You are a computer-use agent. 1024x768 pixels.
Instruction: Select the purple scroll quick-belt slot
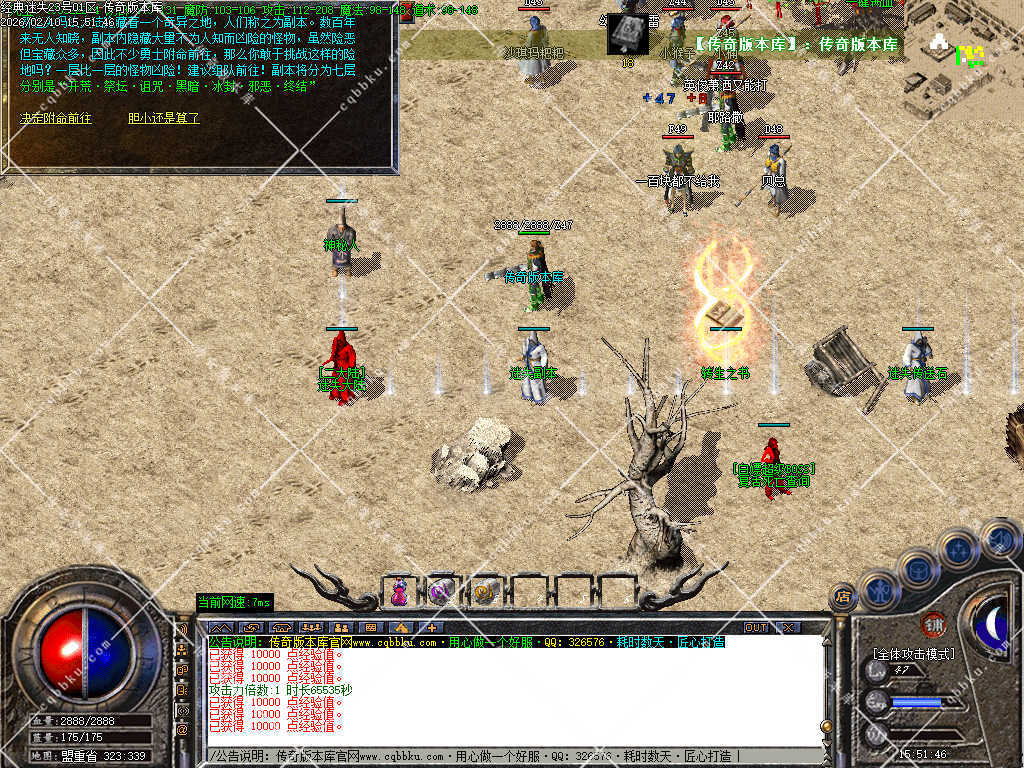(442, 591)
